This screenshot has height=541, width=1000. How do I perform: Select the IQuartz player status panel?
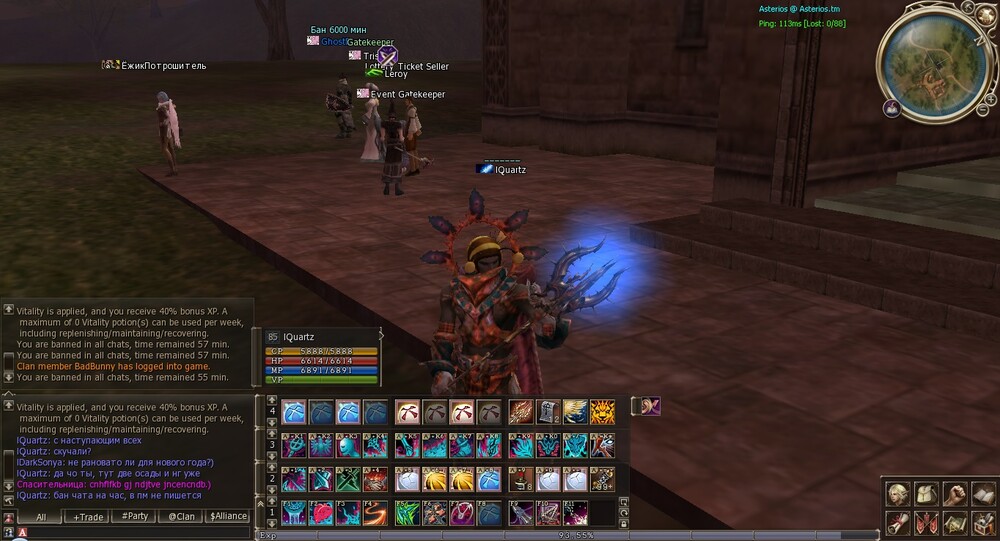click(x=322, y=357)
